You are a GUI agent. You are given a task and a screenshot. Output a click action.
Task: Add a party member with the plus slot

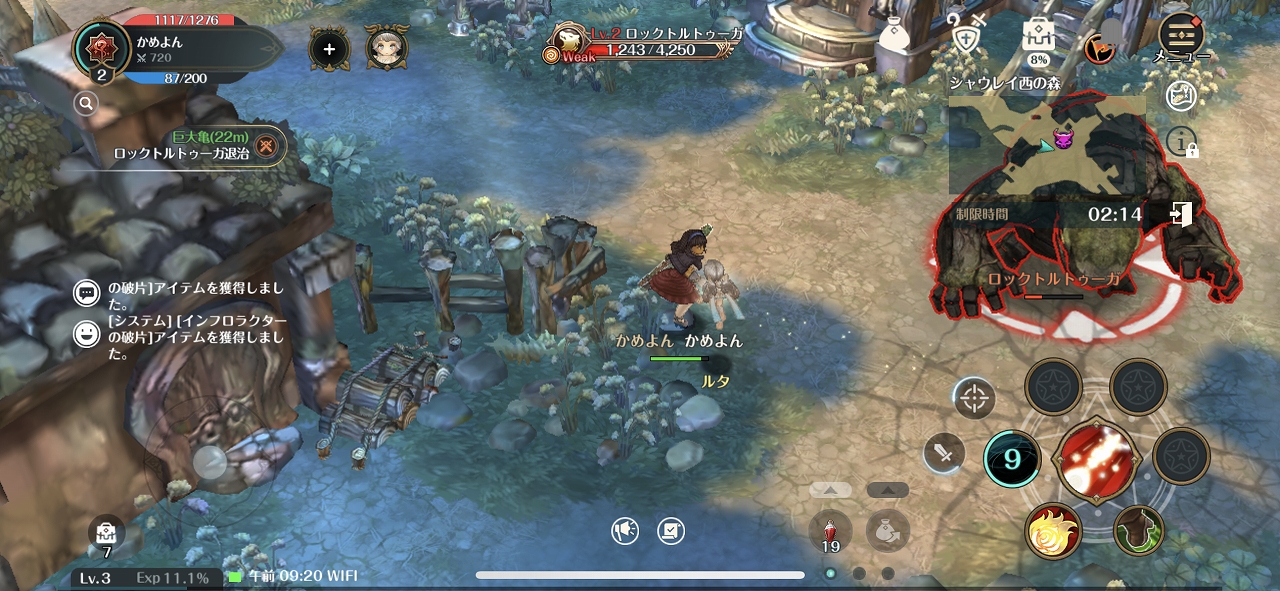[329, 48]
